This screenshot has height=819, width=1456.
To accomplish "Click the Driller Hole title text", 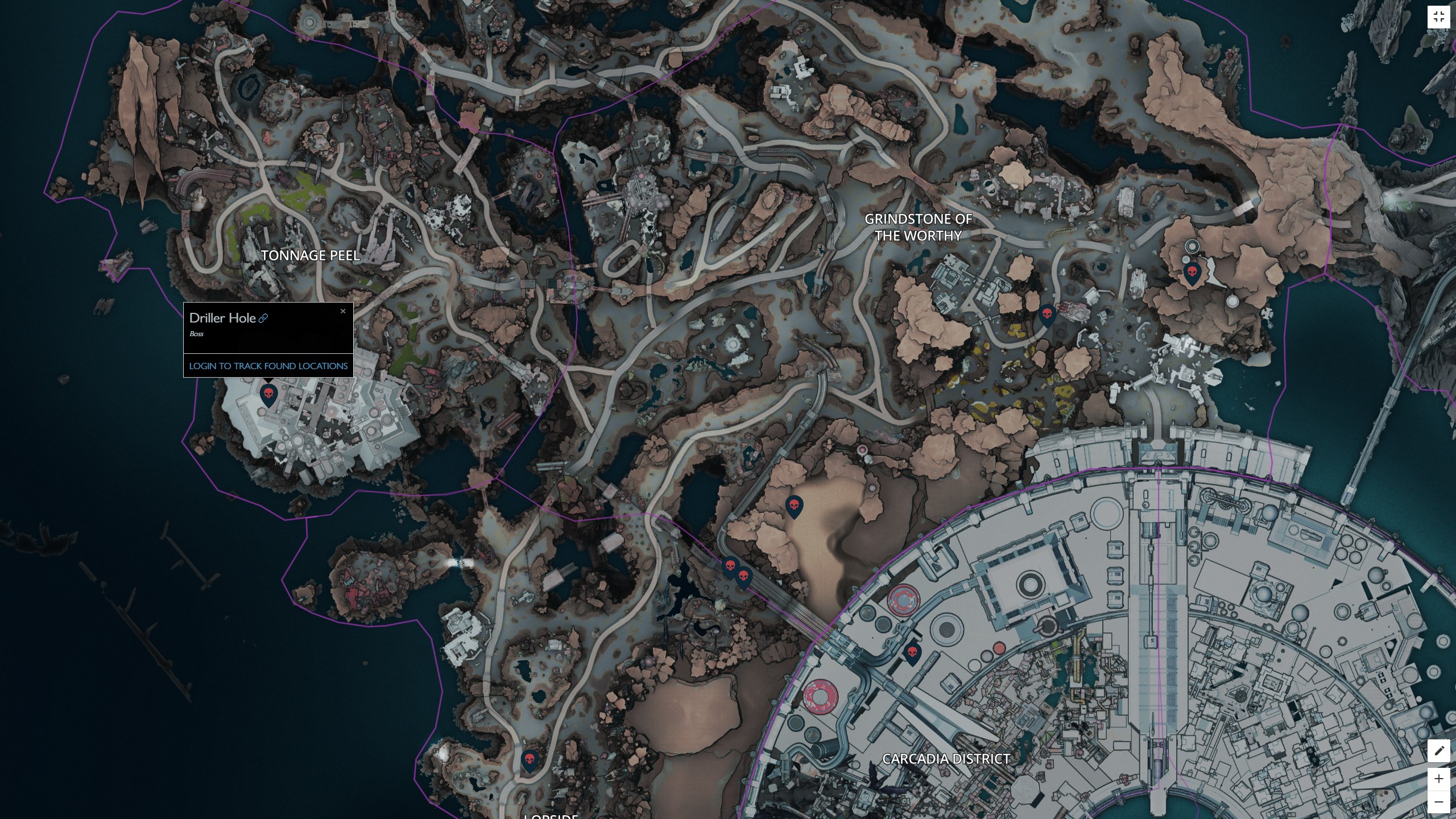I will [x=222, y=318].
